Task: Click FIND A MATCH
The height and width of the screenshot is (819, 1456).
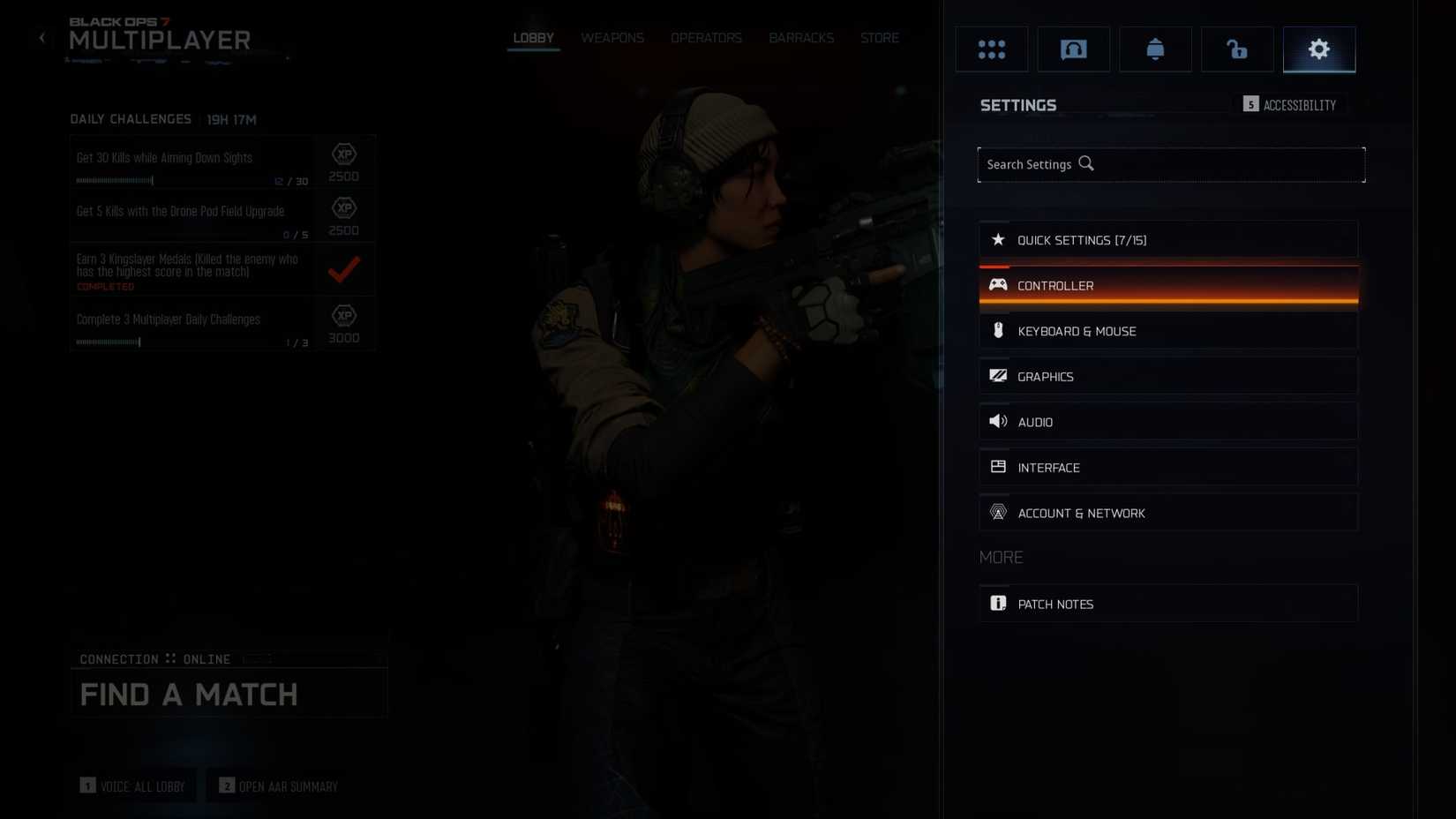Action: pyautogui.click(x=188, y=695)
